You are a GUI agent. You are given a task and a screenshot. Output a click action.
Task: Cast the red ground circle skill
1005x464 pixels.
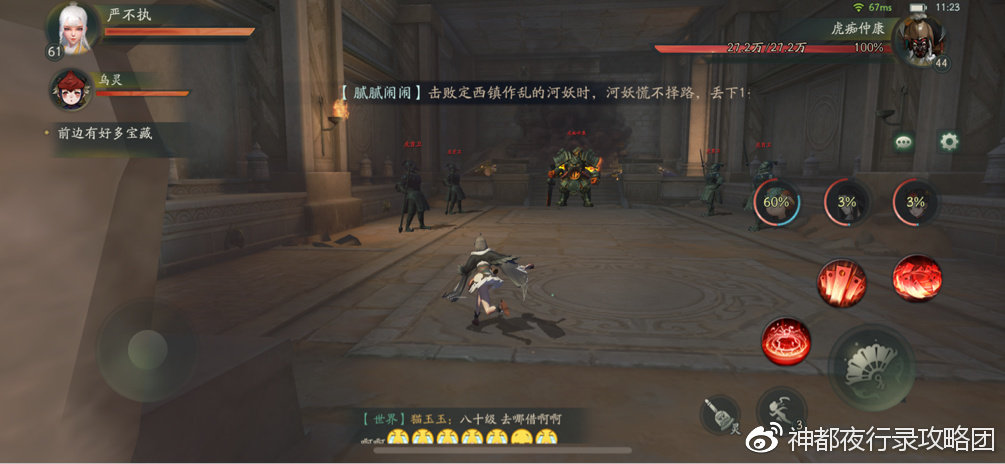coord(785,338)
